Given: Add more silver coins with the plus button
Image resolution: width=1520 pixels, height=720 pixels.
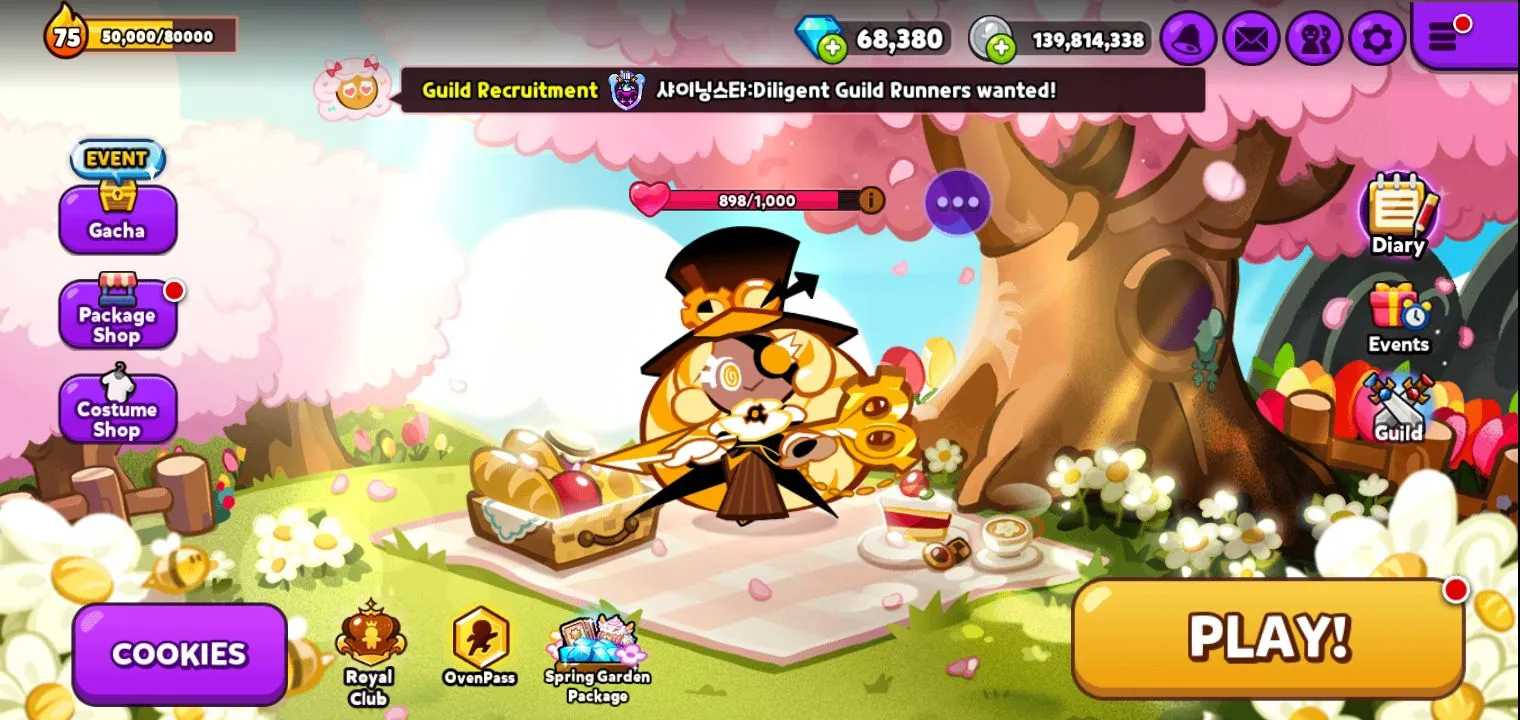Looking at the screenshot, I should [1002, 47].
